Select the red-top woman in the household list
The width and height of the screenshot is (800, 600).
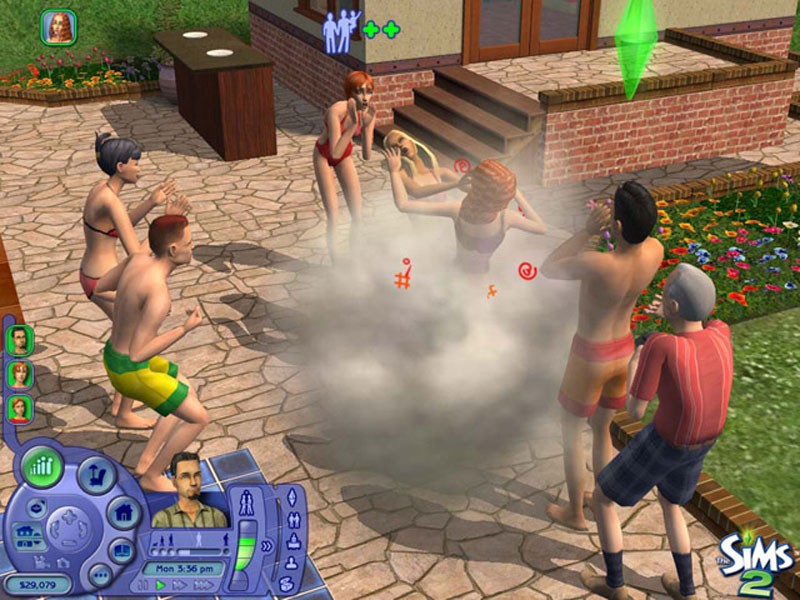point(20,408)
